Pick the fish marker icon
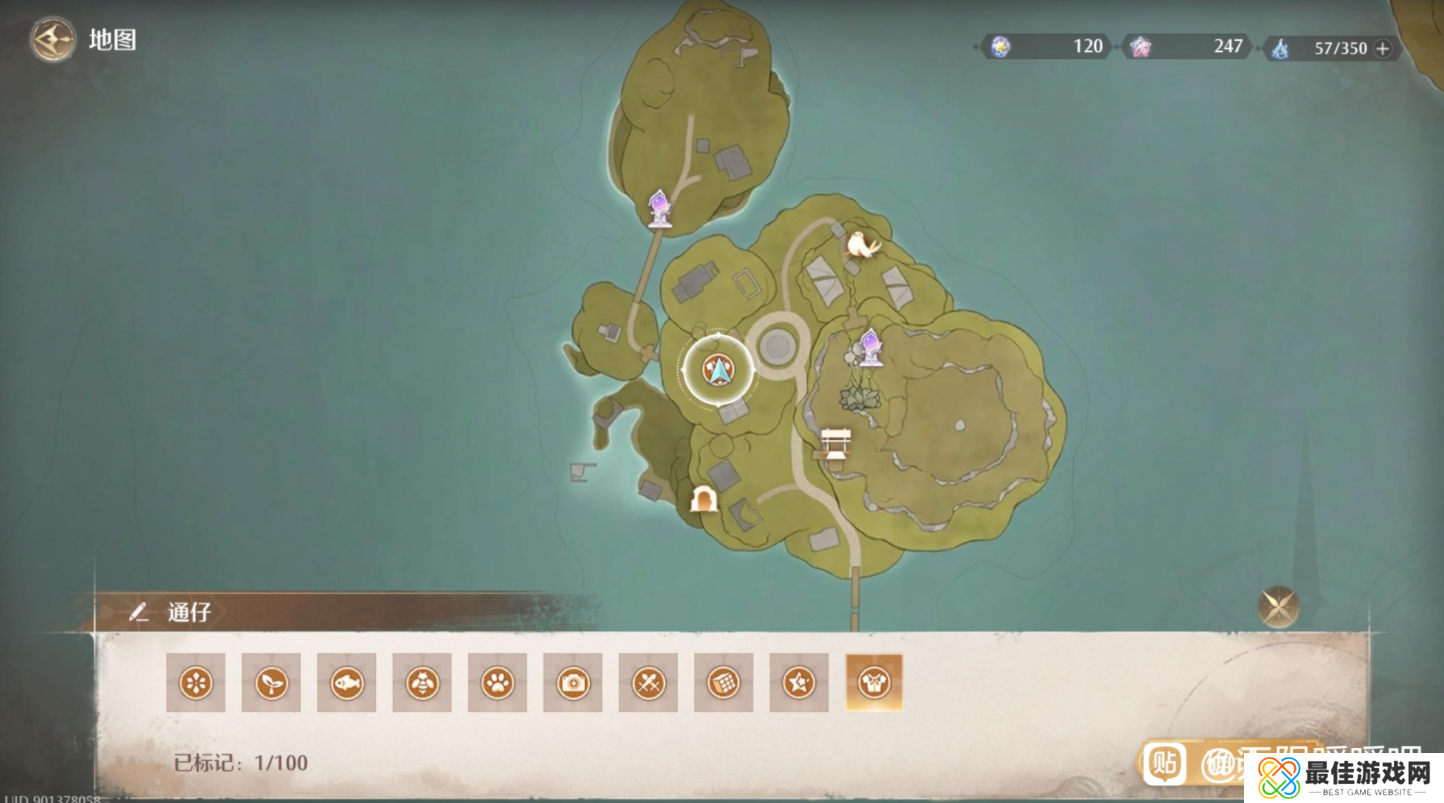The height and width of the screenshot is (803, 1444). [x=347, y=683]
